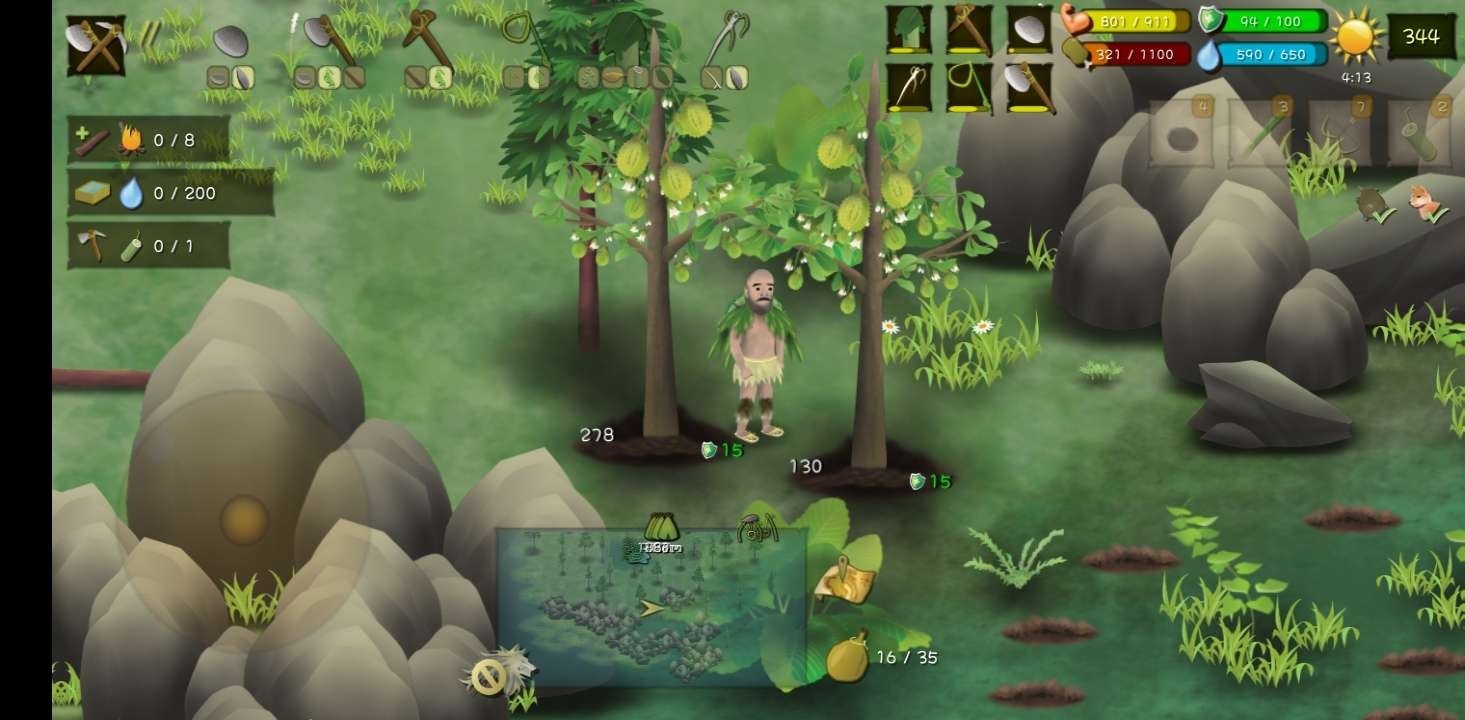This screenshot has width=1465, height=720.
Task: Open the treasure map scroll icon
Action: 844,582
